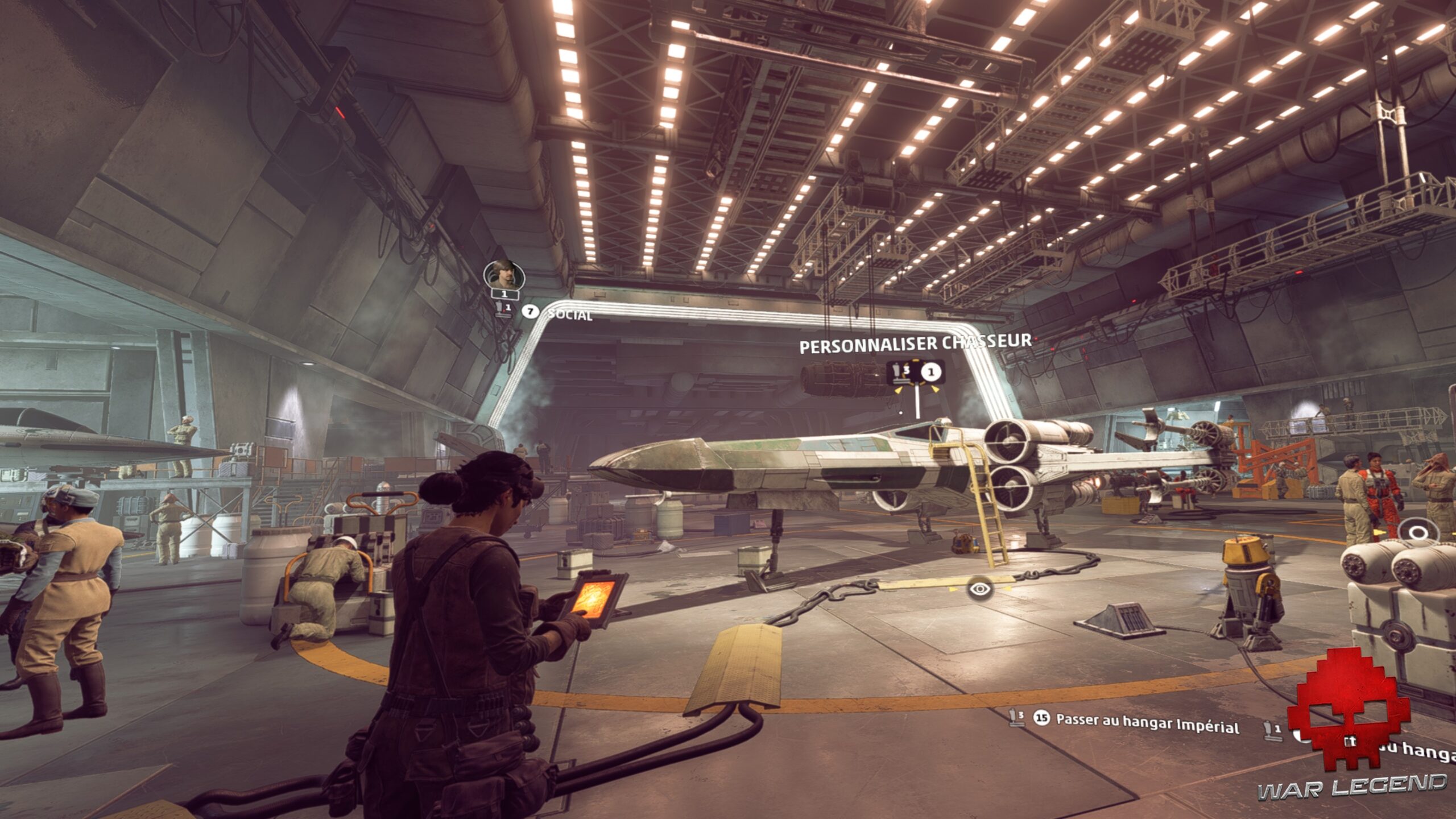Image resolution: width=1456 pixels, height=819 pixels.
Task: Open the Social menu
Action: pyautogui.click(x=569, y=314)
